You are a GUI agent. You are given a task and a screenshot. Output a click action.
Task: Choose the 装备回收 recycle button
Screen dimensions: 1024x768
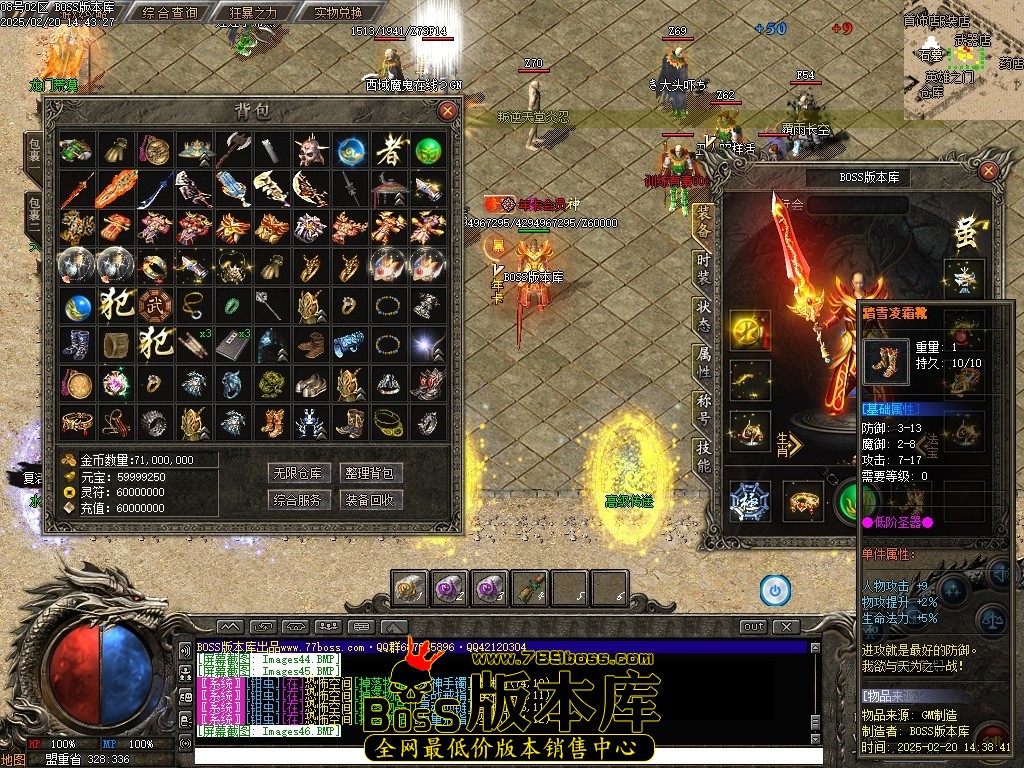click(370, 499)
